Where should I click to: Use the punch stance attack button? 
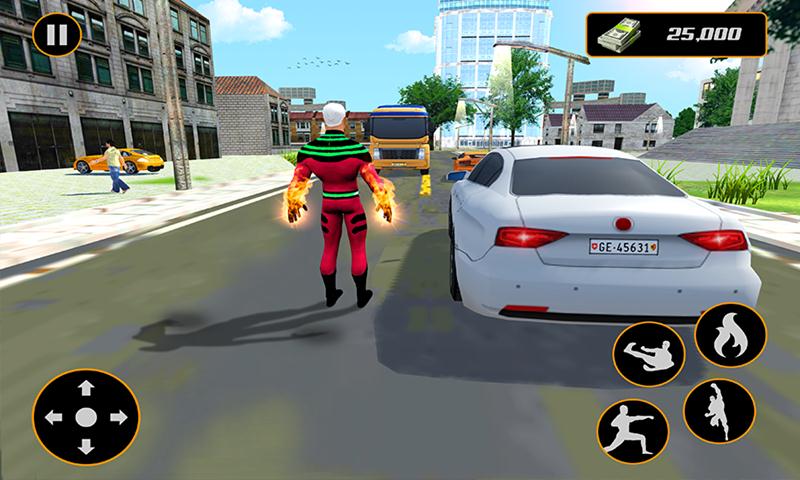[x=632, y=430]
